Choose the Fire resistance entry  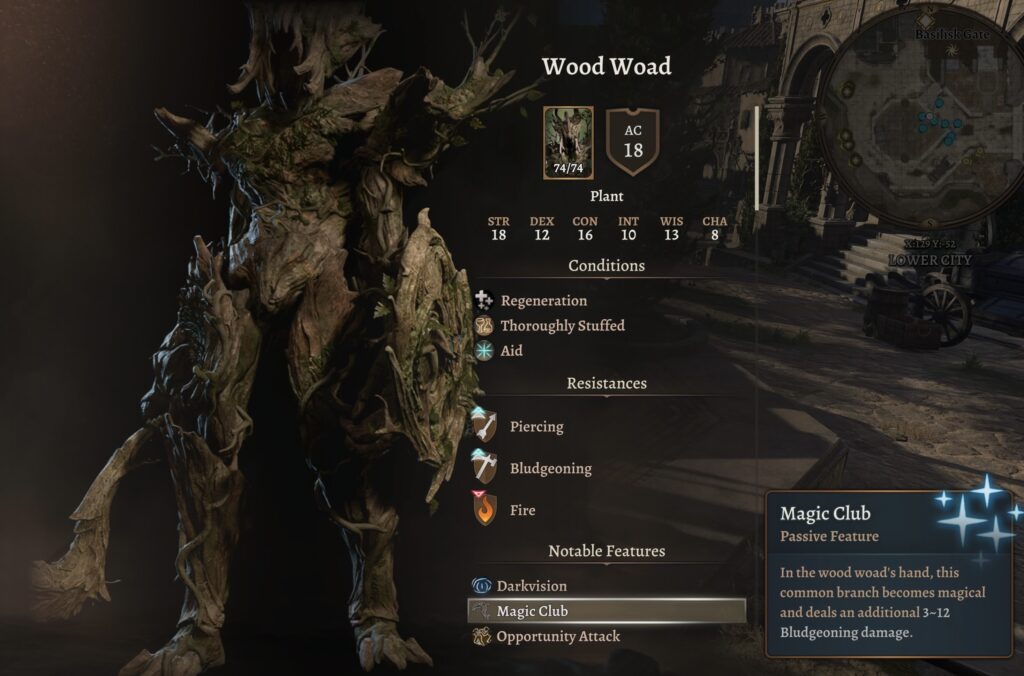[522, 510]
